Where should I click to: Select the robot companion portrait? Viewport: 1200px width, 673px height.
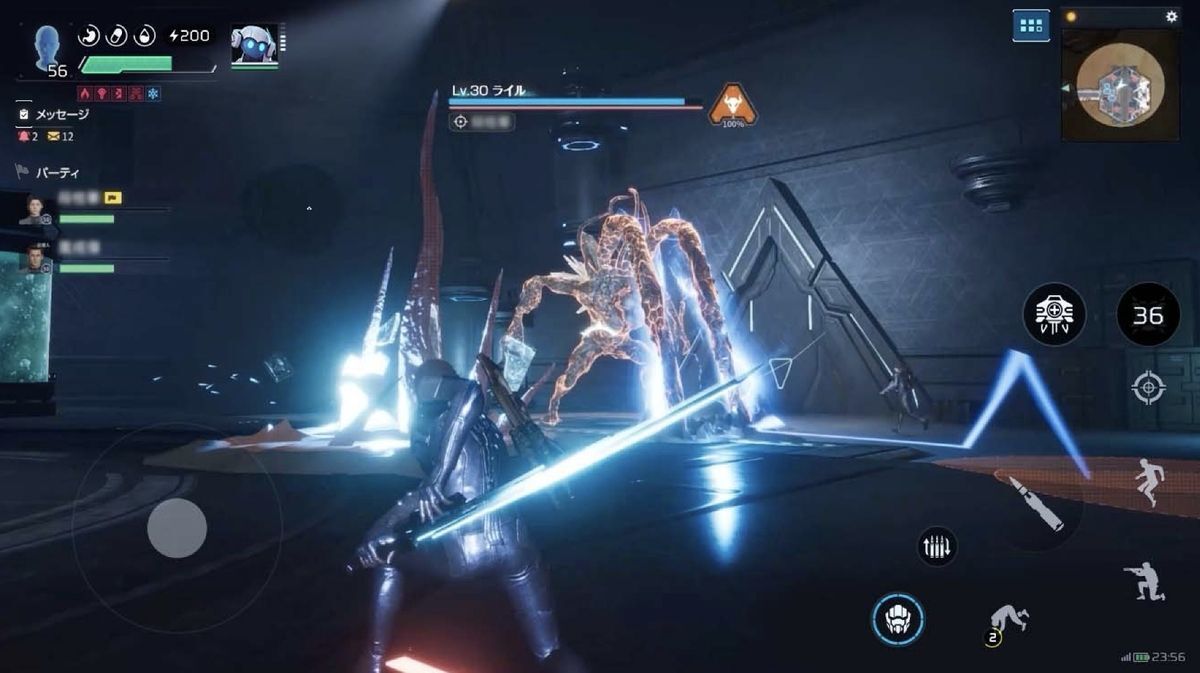click(254, 46)
